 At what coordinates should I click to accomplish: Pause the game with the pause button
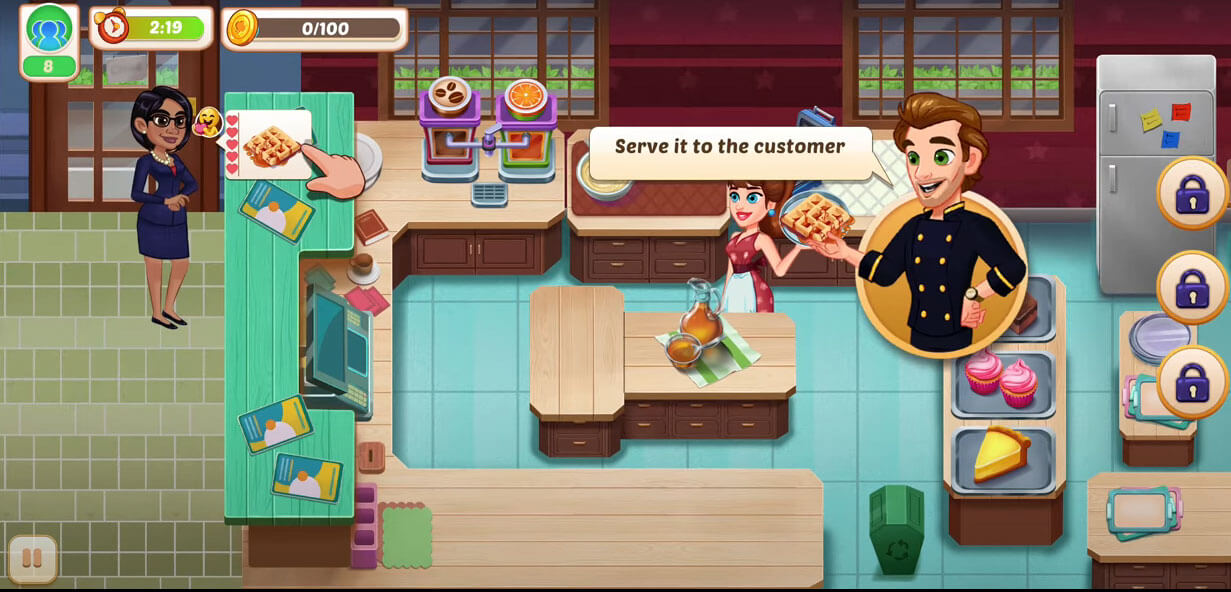click(33, 559)
